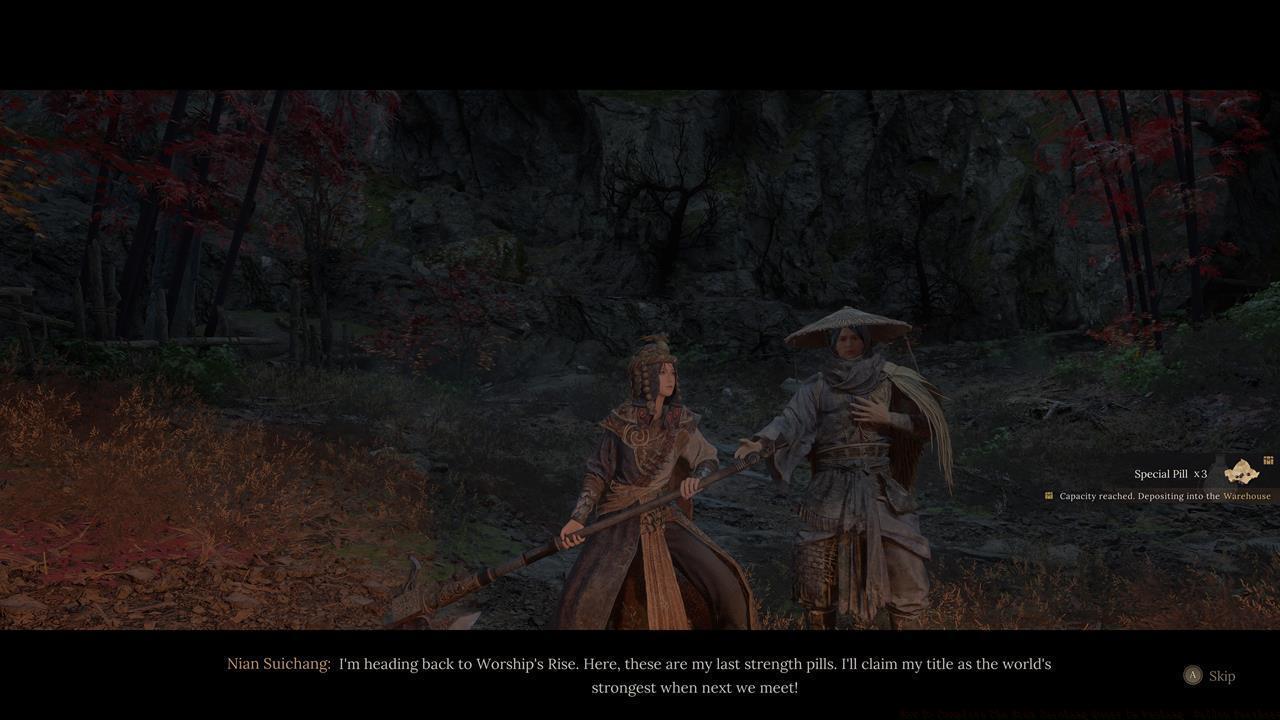Click the torn paper packet artwork in the notification
The width and height of the screenshot is (1280, 720).
pos(1240,472)
